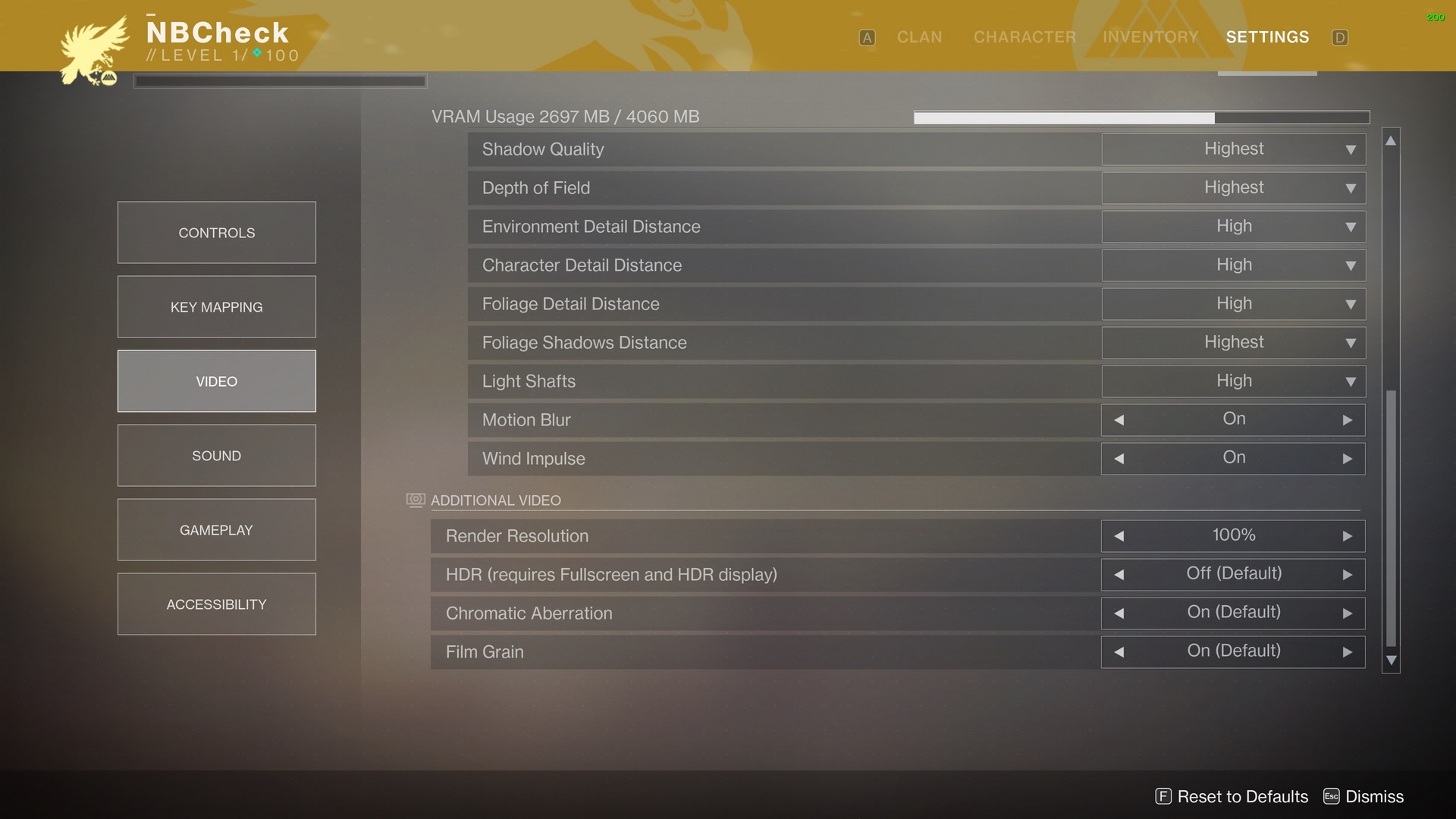1456x819 pixels.
Task: Click the scrollbar down arrow
Action: tap(1391, 660)
